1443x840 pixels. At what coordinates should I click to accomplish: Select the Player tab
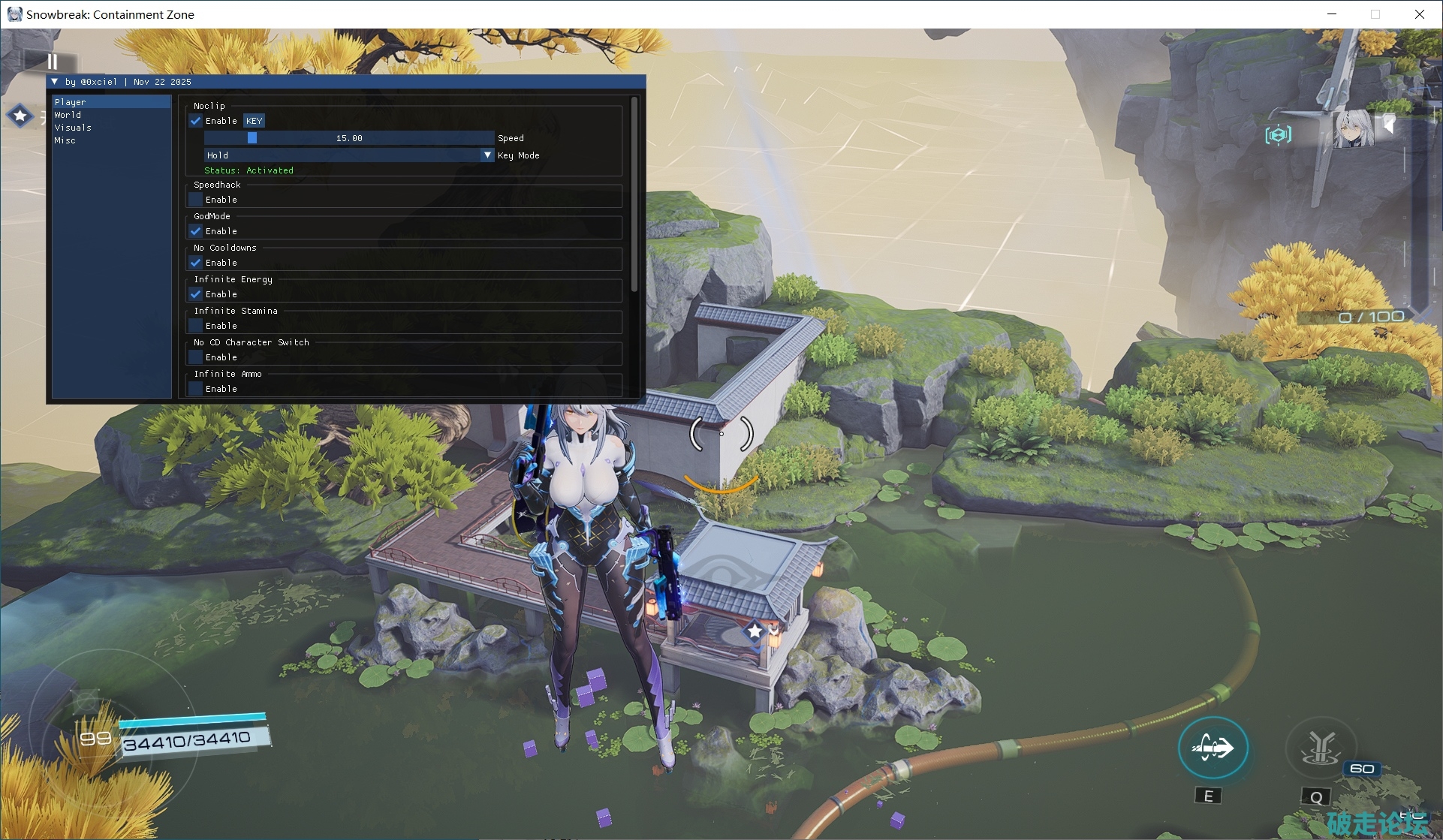tap(70, 102)
